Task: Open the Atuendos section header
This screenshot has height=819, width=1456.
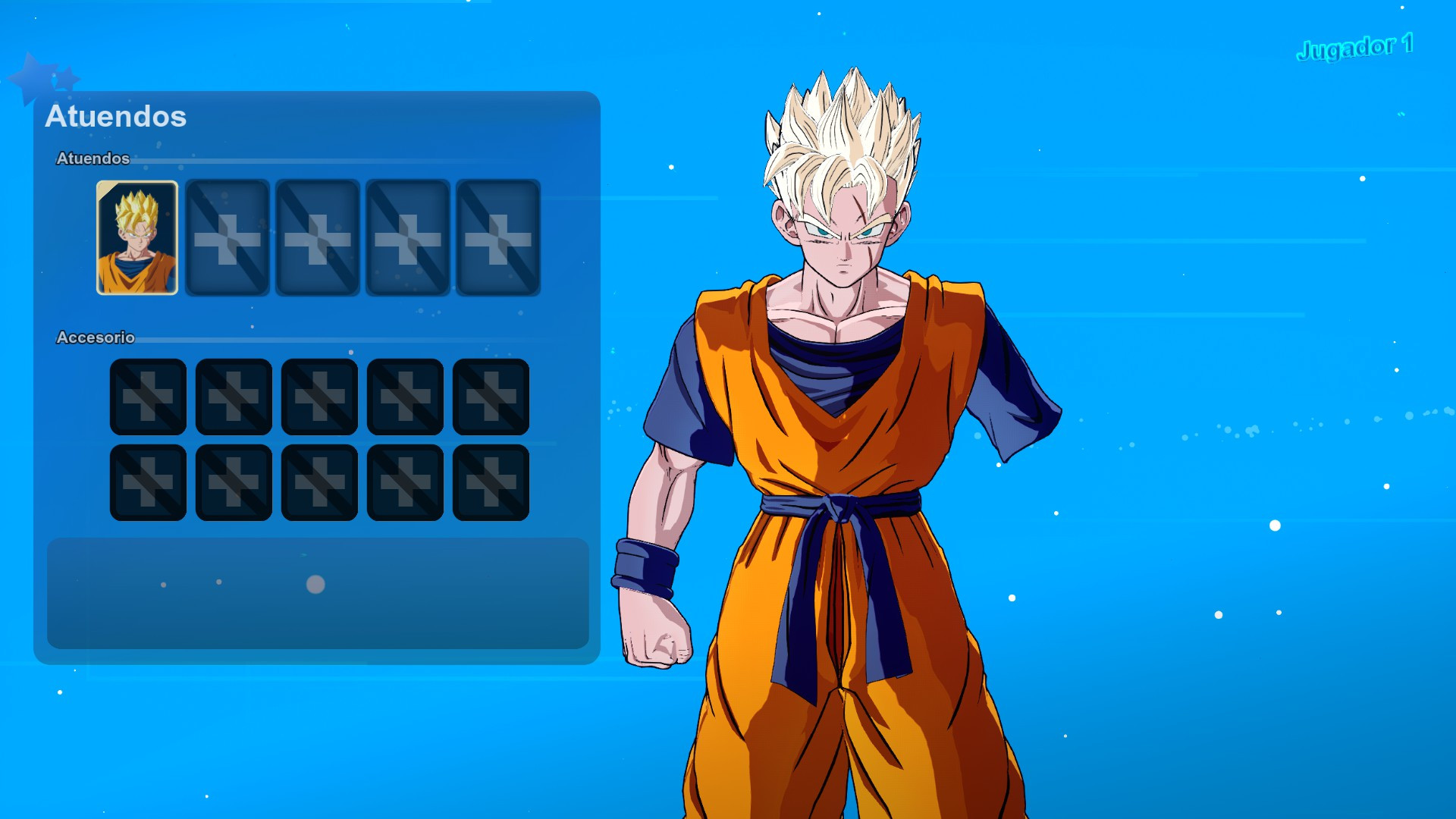Action: click(x=93, y=159)
